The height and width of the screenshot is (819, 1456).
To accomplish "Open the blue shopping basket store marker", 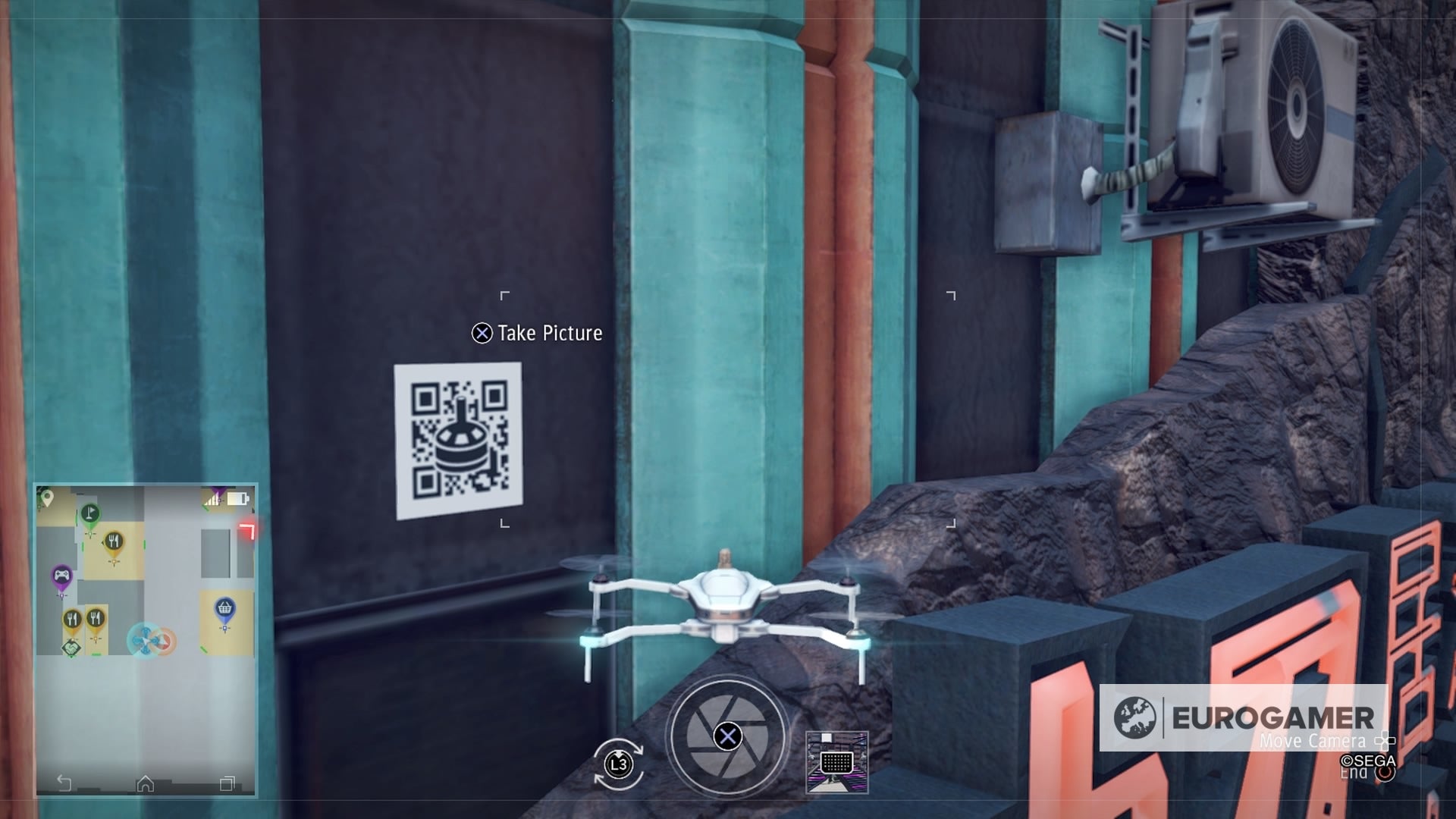I will click(224, 606).
